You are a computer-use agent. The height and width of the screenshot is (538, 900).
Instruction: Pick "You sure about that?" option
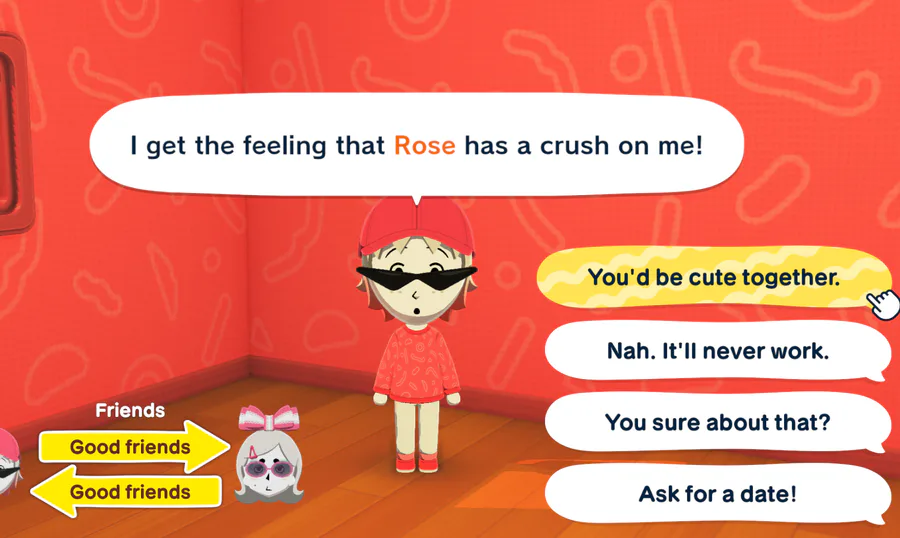[717, 422]
